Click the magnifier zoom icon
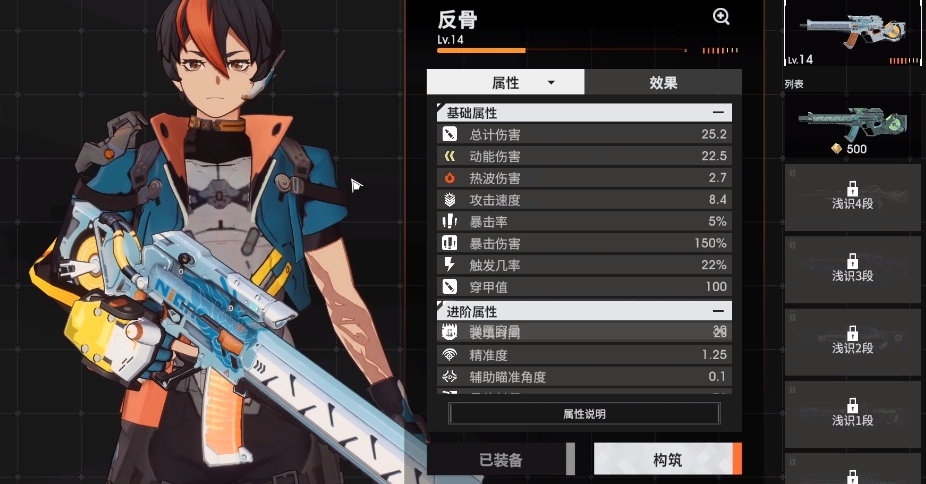The image size is (926, 484). coord(721,17)
